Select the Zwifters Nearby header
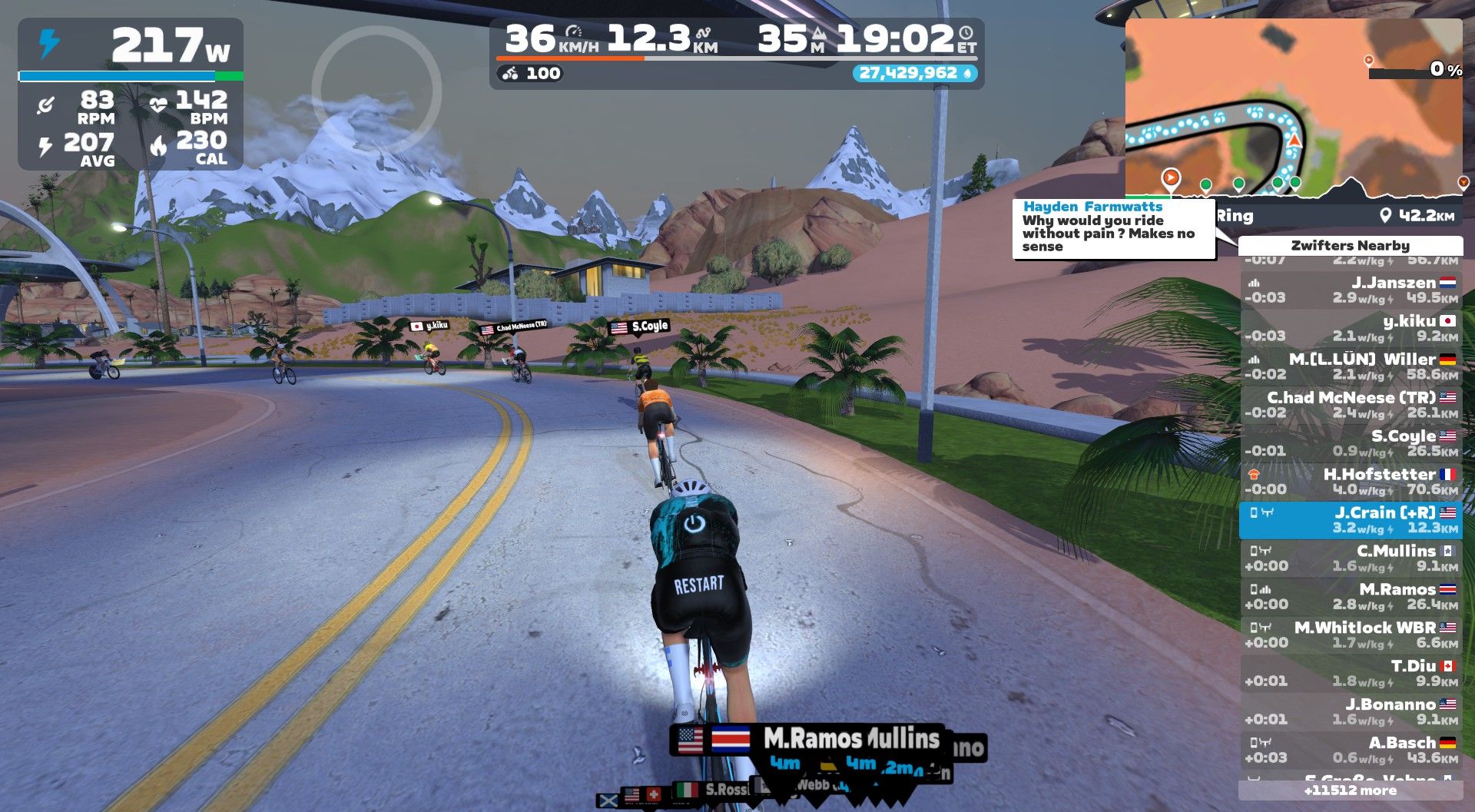The width and height of the screenshot is (1475, 812). tap(1351, 246)
